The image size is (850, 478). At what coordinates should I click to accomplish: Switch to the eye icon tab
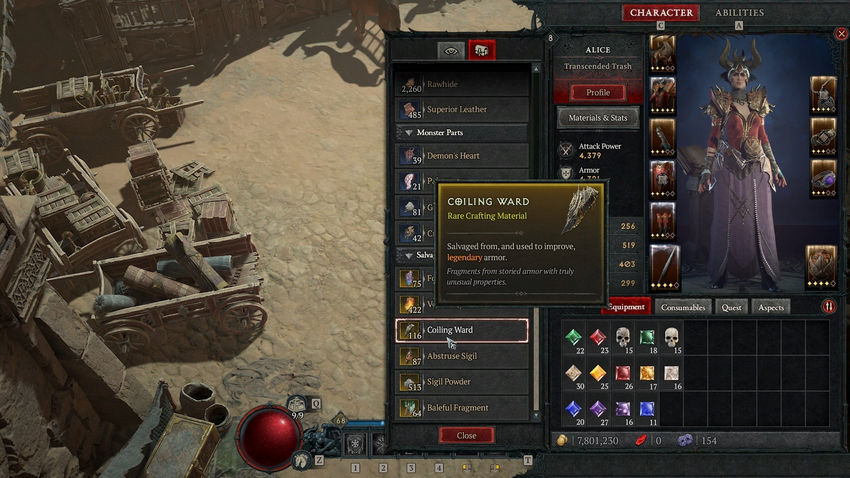[451, 50]
